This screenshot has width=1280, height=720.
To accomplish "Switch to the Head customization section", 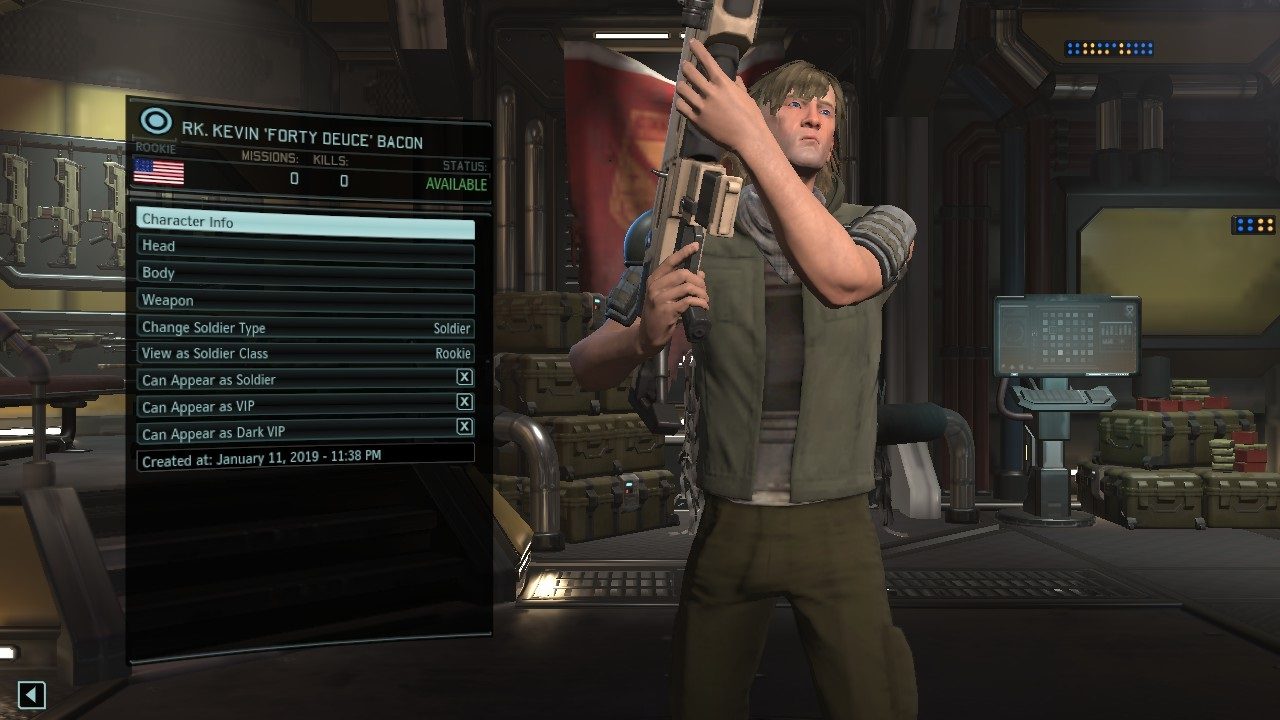I will pos(300,246).
